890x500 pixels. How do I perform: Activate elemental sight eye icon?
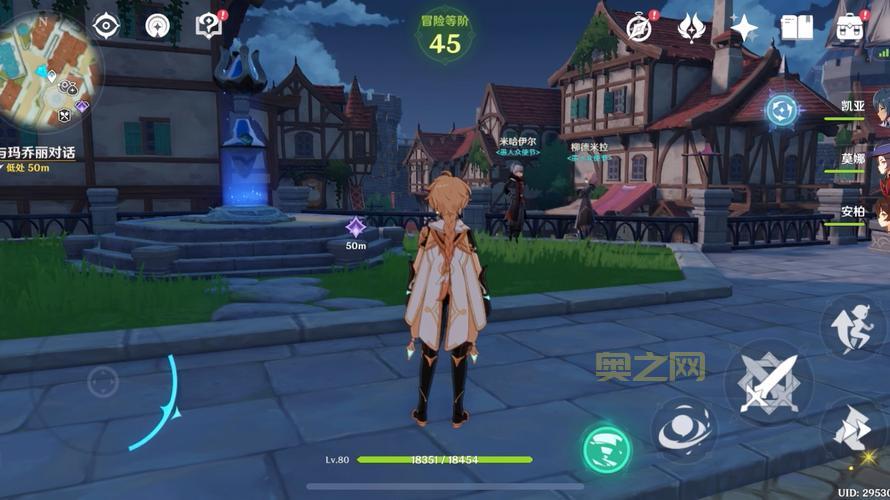(x=106, y=26)
